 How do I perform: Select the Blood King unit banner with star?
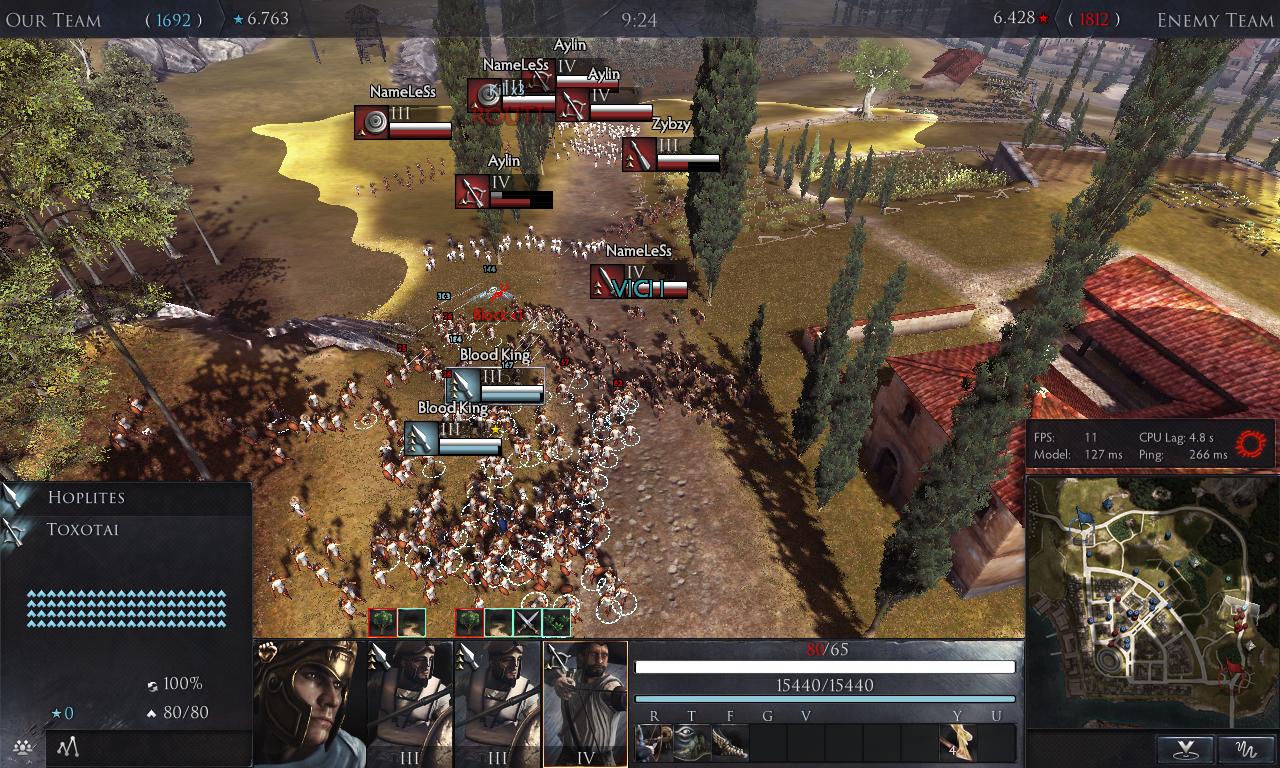pos(454,438)
